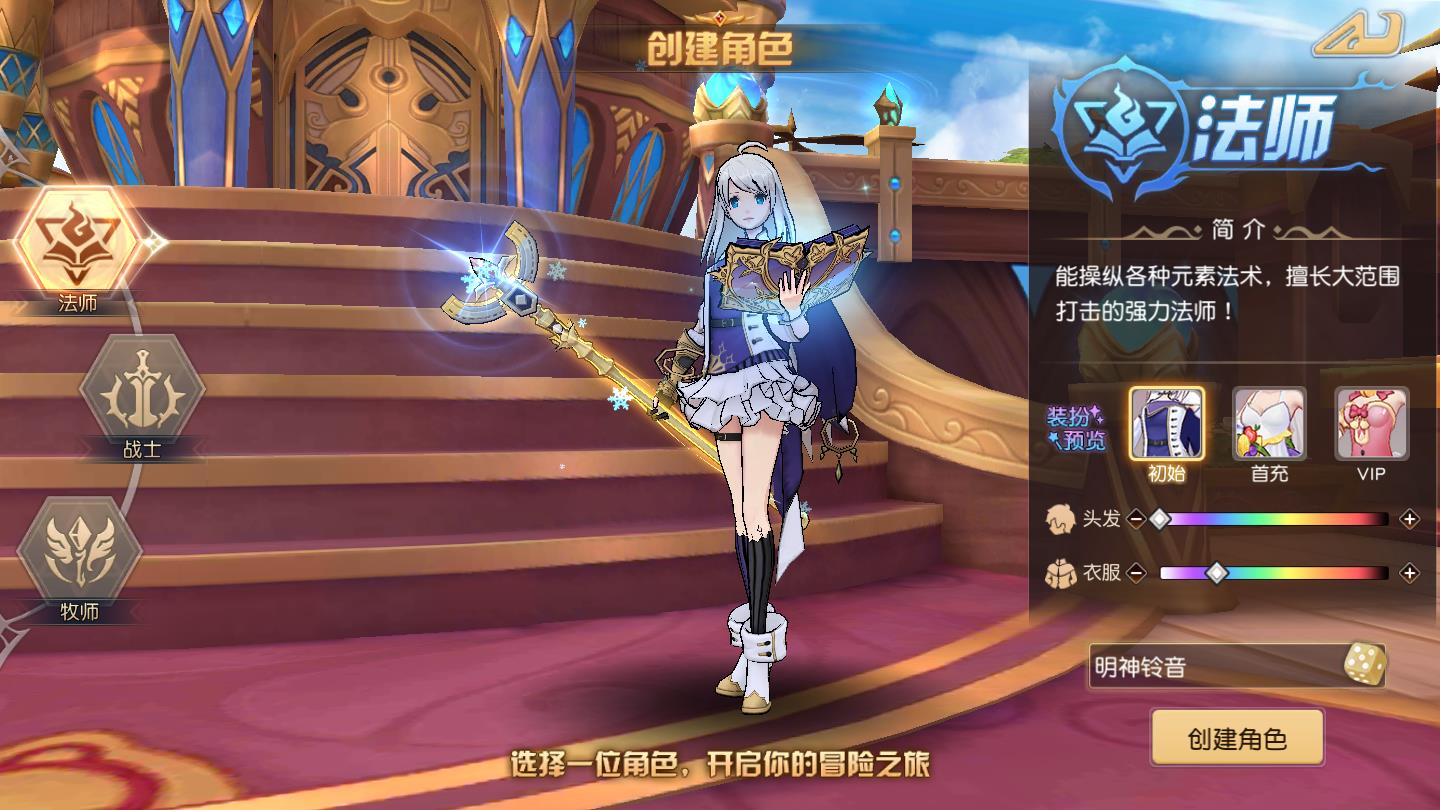Select the 首充 outfit preview
The image size is (1440, 810).
click(1271, 422)
